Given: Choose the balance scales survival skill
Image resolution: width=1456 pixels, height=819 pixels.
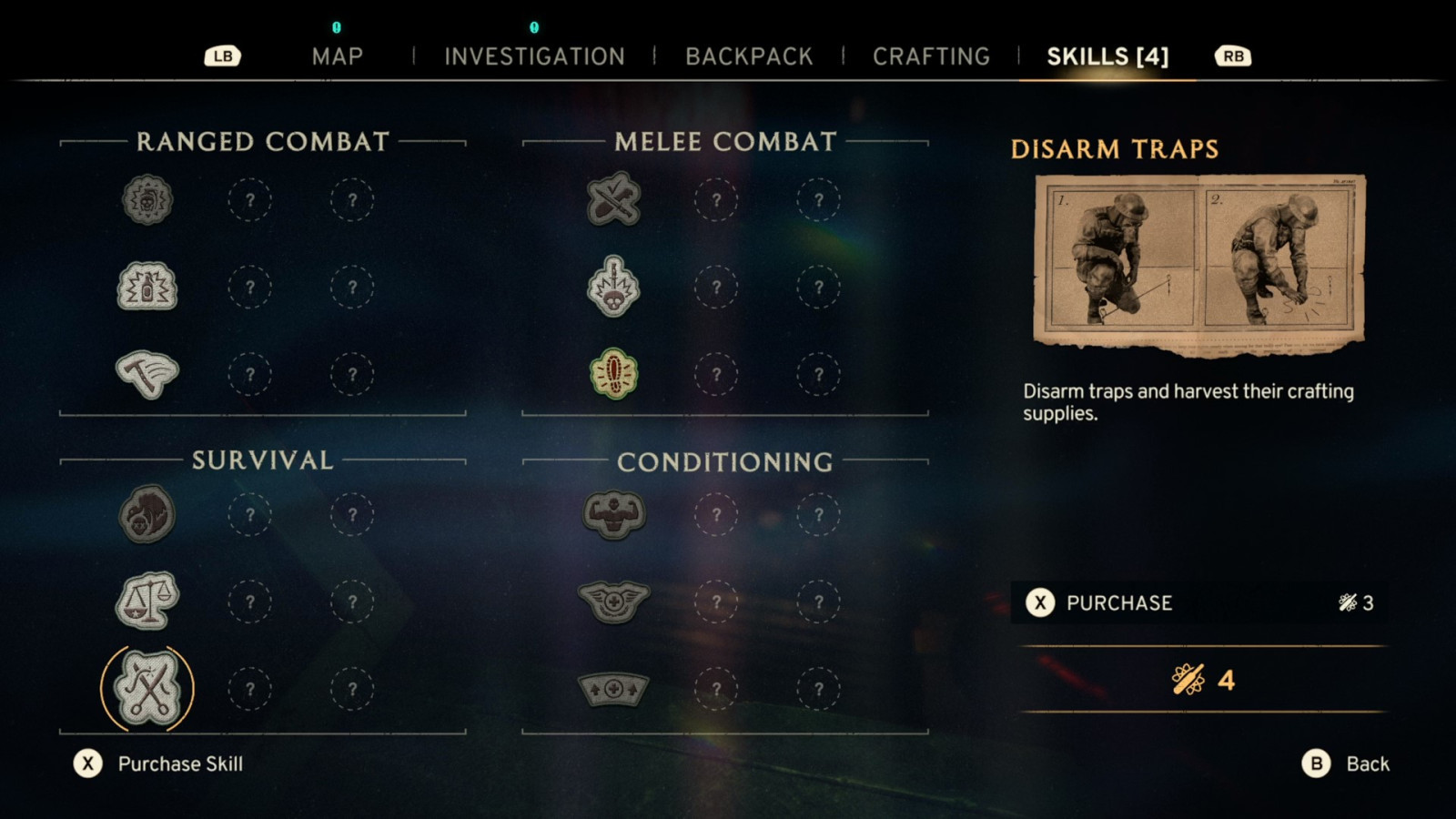Looking at the screenshot, I should [147, 602].
